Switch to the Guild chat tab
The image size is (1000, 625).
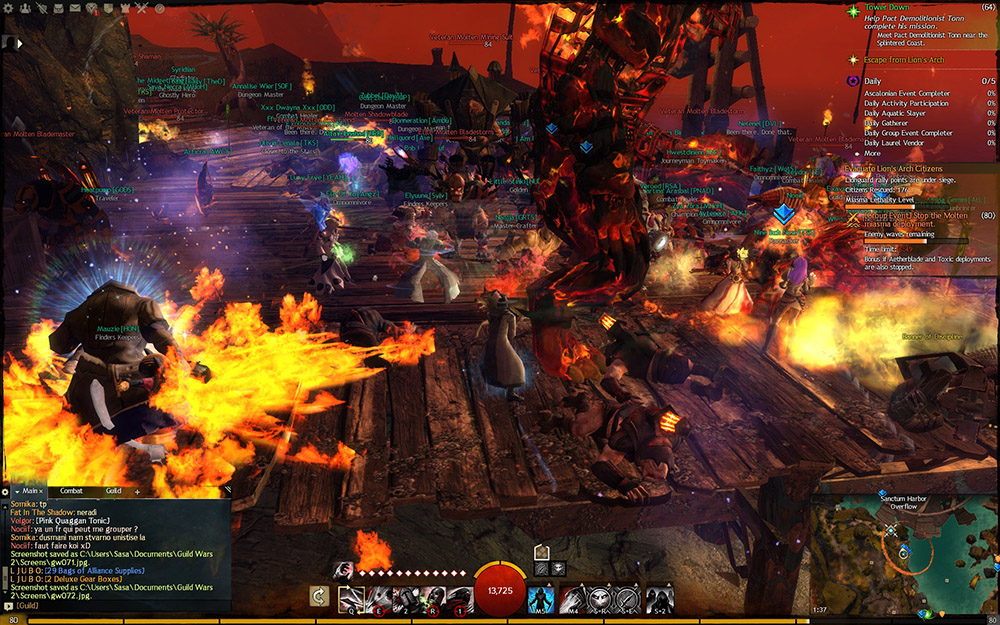113,491
